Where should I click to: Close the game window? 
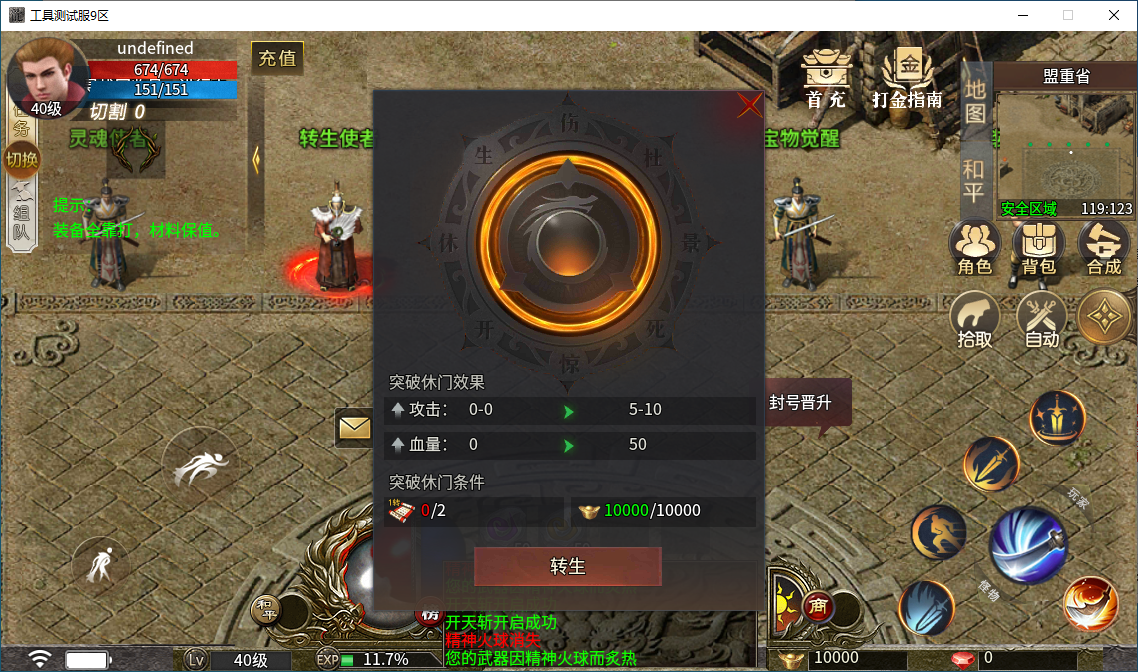[x=1114, y=15]
